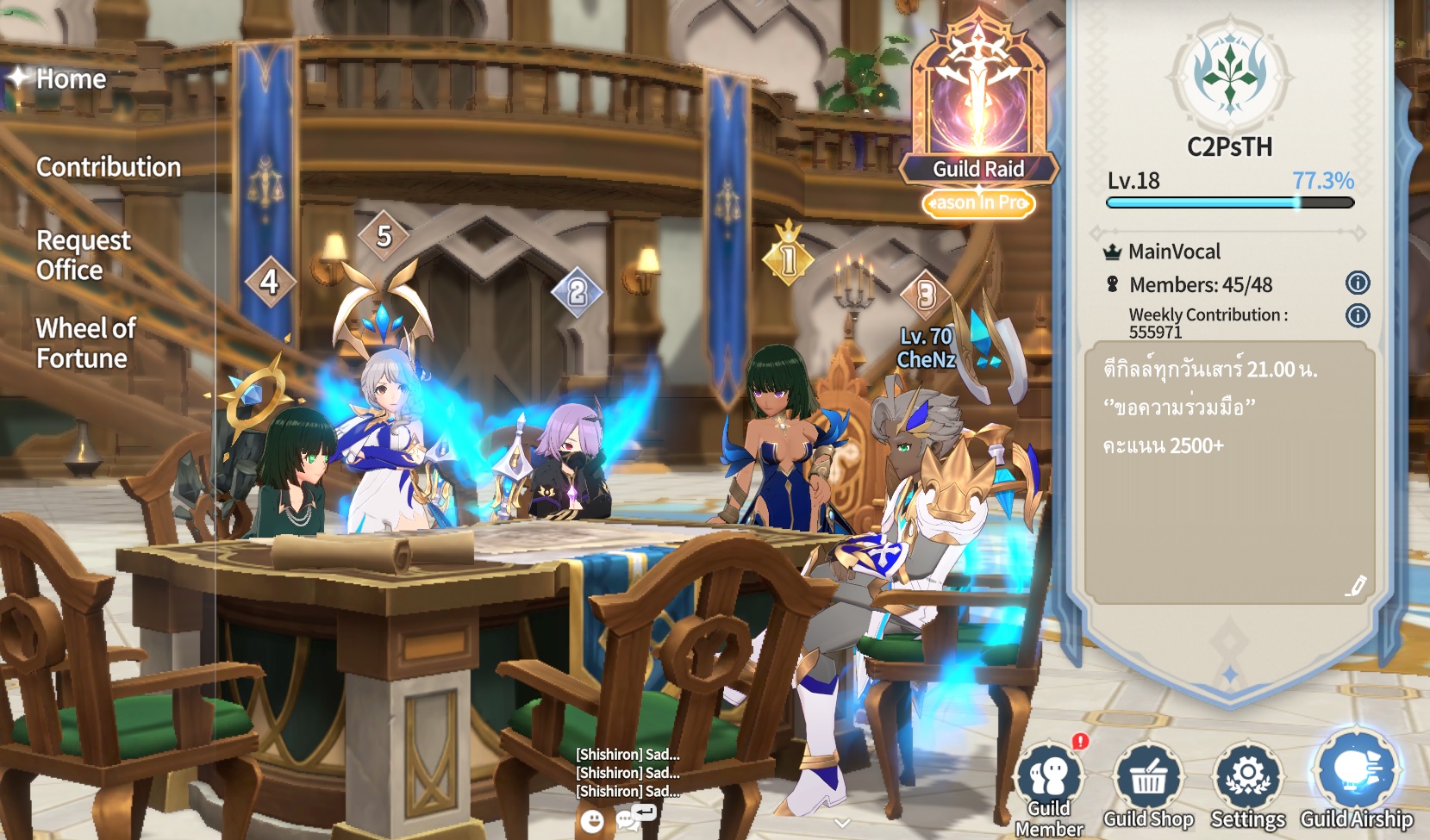
Task: Open the chat bubble icon
Action: 628,819
